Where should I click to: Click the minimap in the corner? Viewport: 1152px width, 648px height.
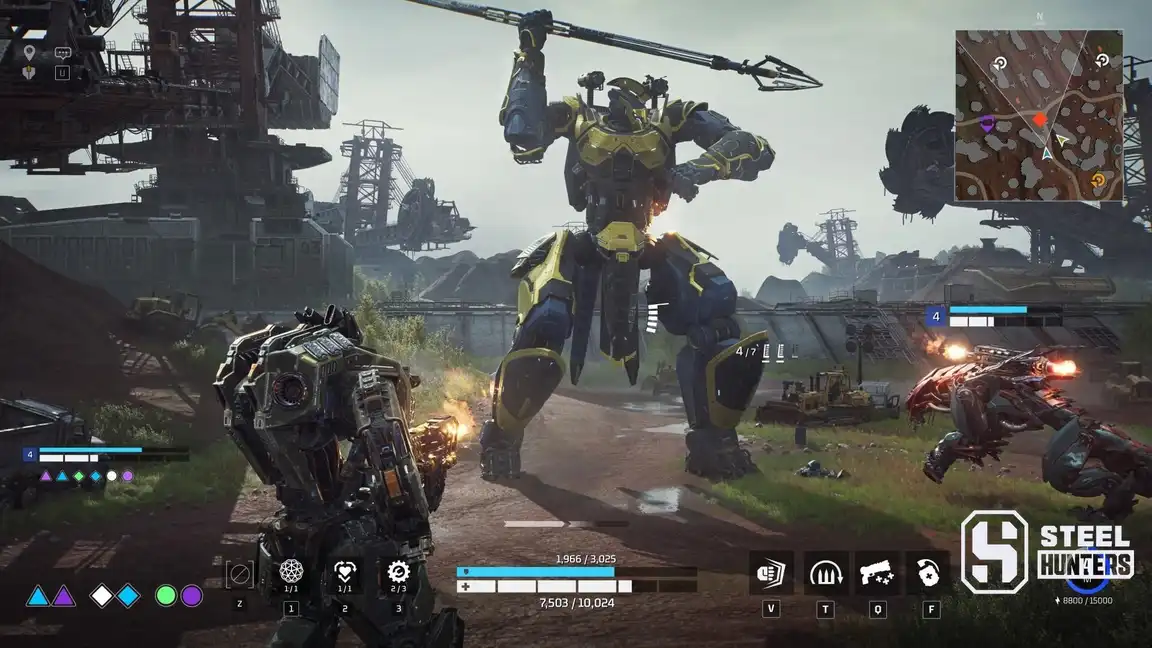(1038, 116)
